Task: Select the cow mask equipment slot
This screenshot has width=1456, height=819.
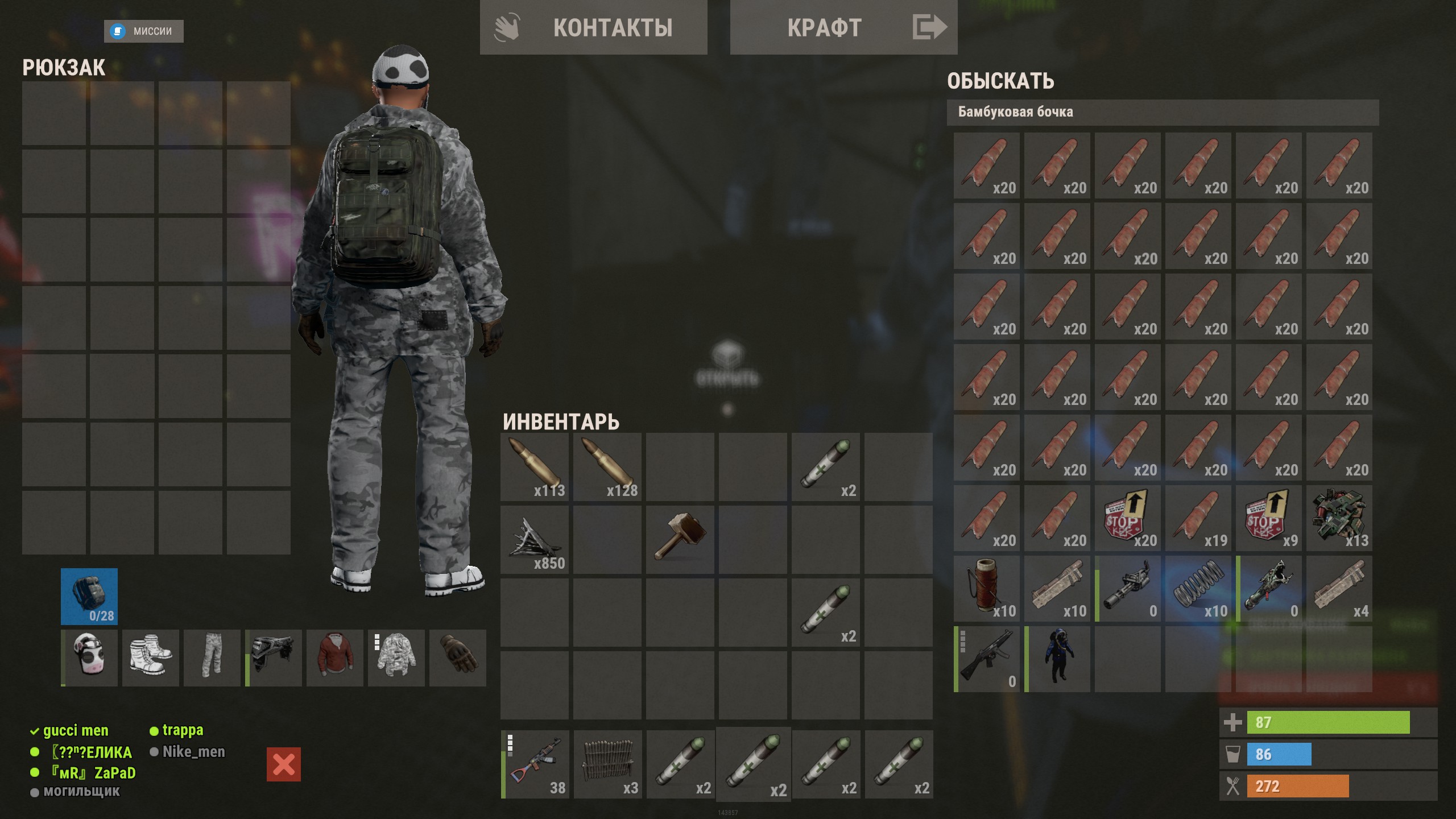Action: [x=90, y=658]
